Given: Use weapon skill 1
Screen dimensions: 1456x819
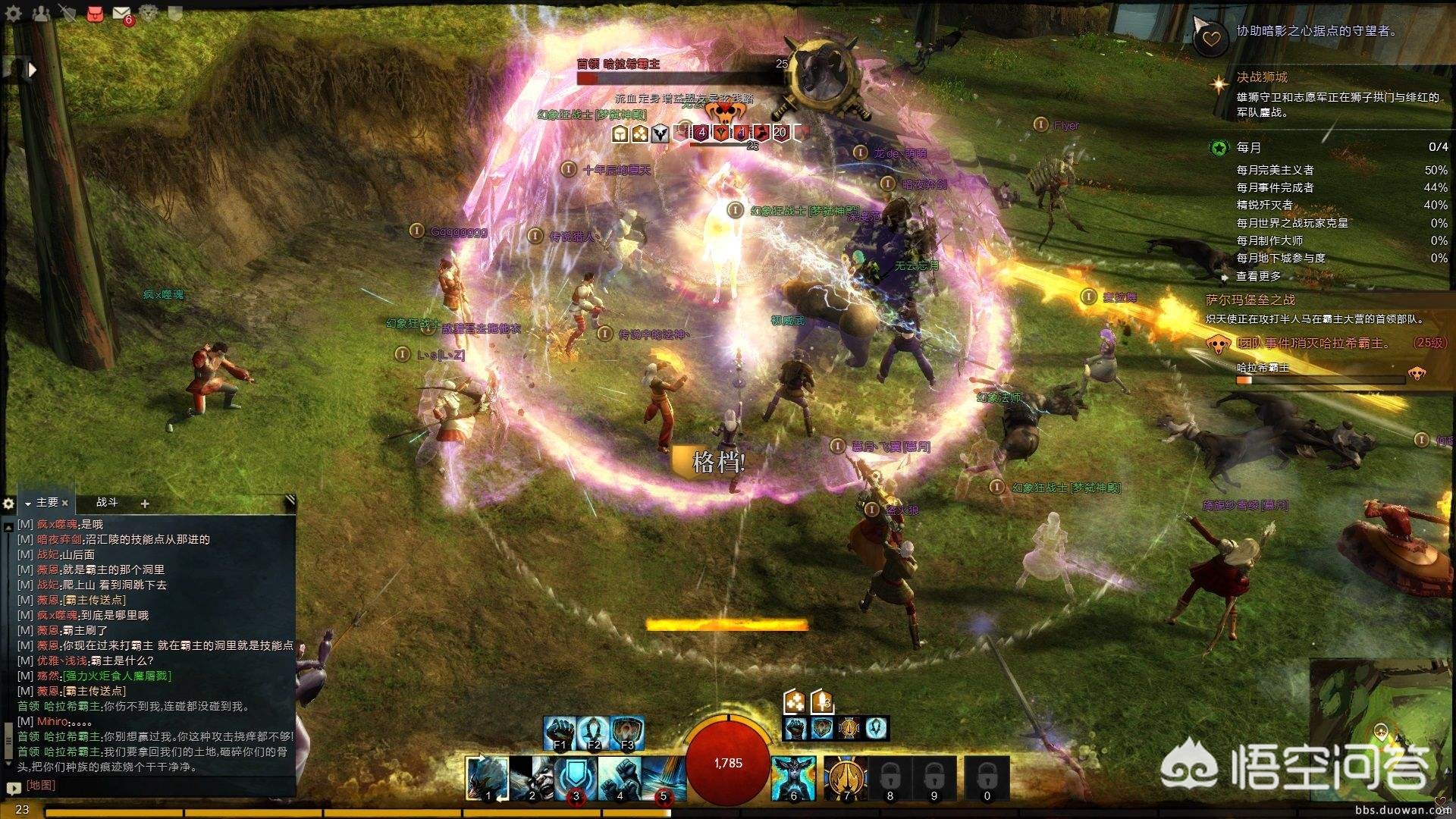Looking at the screenshot, I should coord(487,777).
